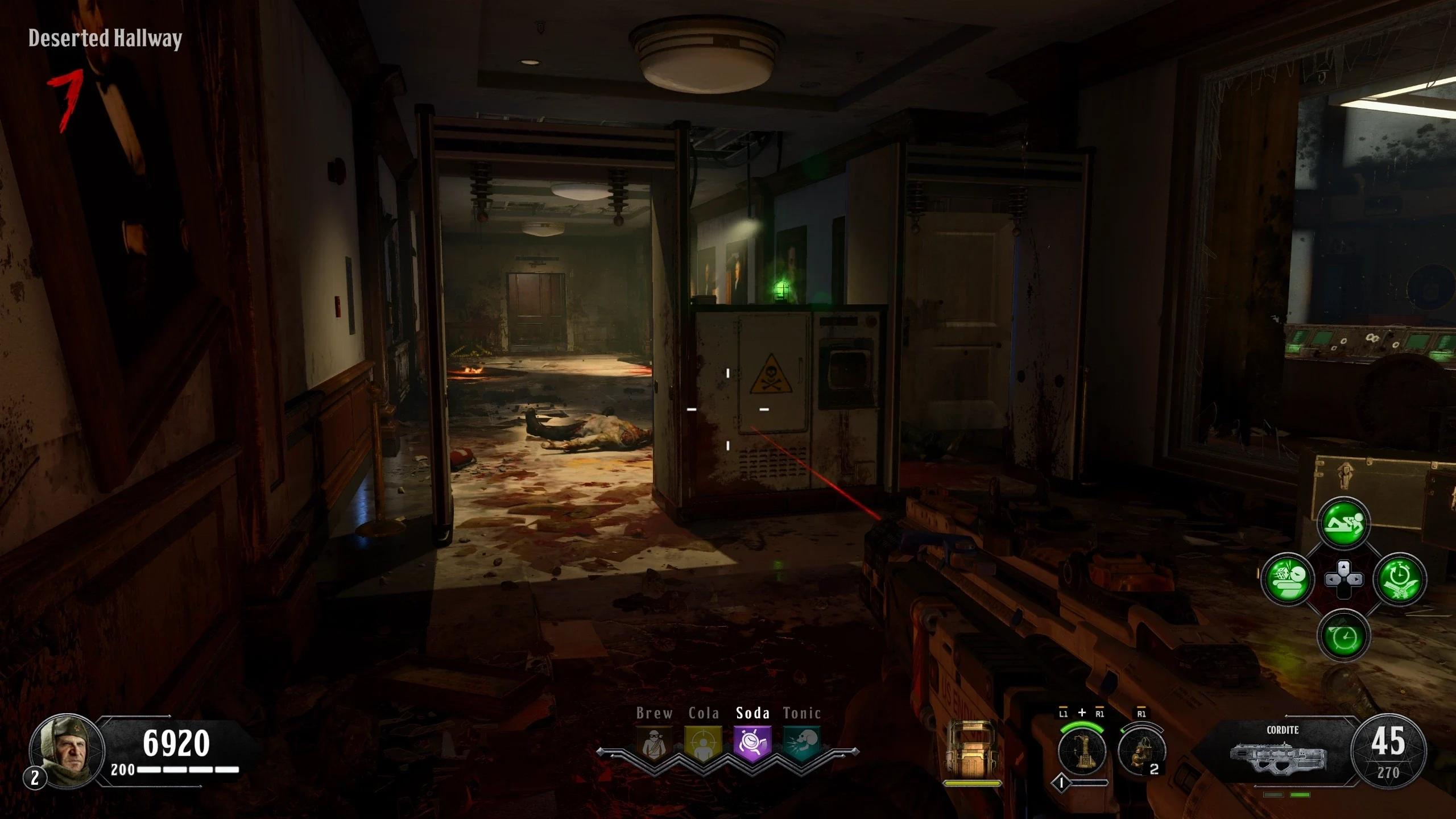Viewport: 1456px width, 819px height.
Task: Activate the top elixir with reviving figure
Action: [x=1343, y=523]
